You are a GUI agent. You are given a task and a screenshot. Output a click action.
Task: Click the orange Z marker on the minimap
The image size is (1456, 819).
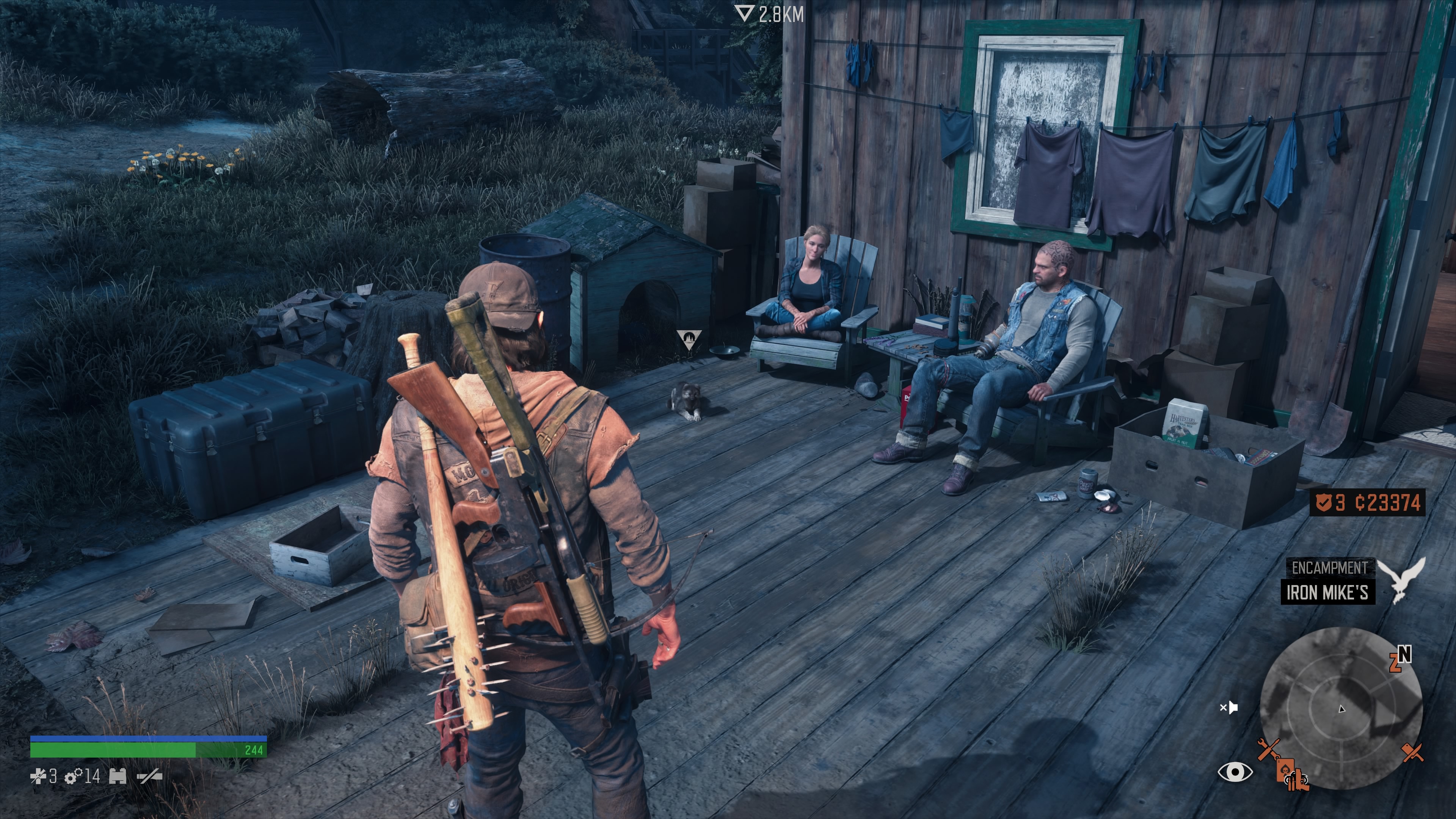click(1395, 662)
